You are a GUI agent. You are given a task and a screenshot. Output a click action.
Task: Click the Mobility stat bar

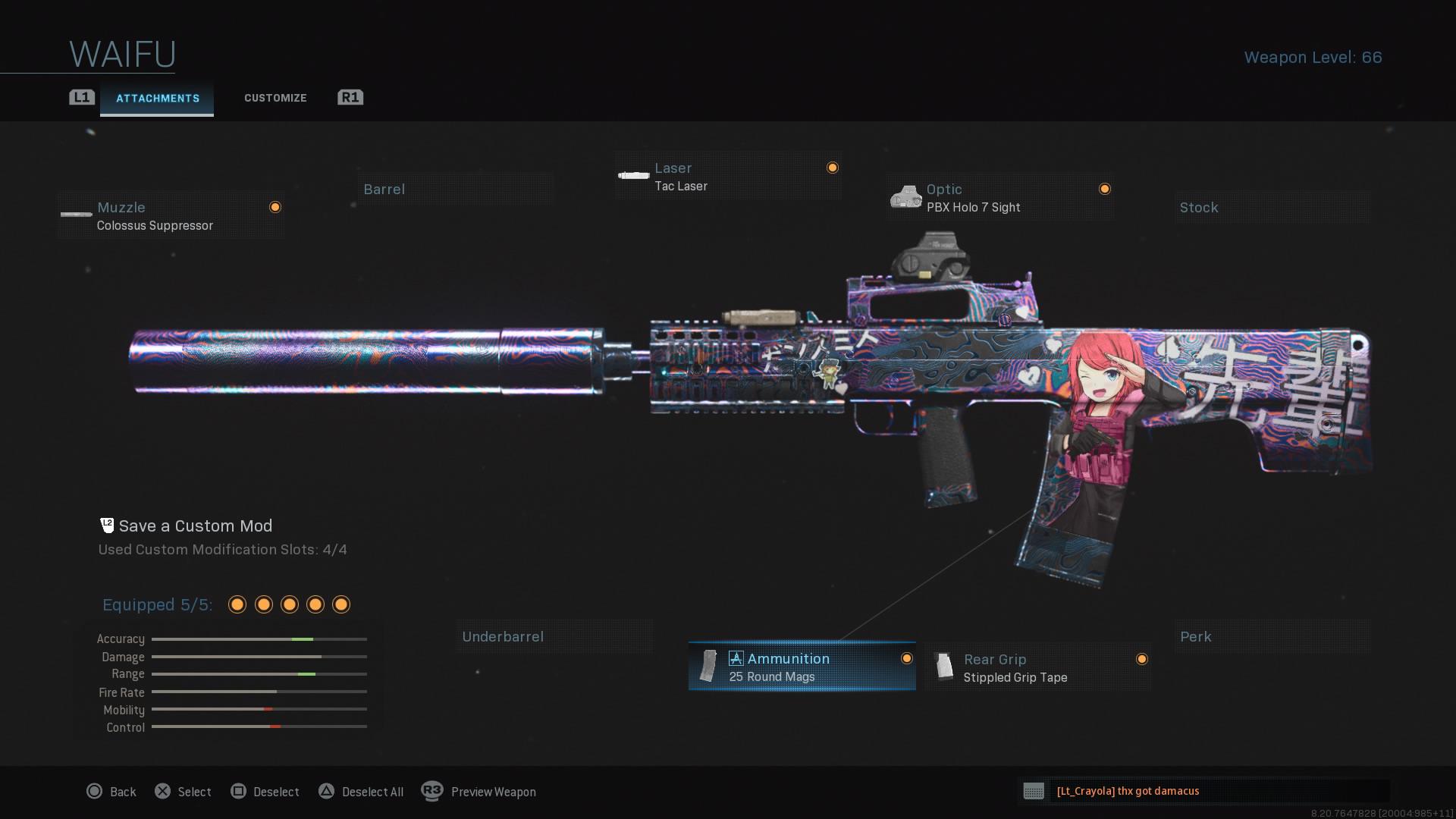click(x=258, y=710)
